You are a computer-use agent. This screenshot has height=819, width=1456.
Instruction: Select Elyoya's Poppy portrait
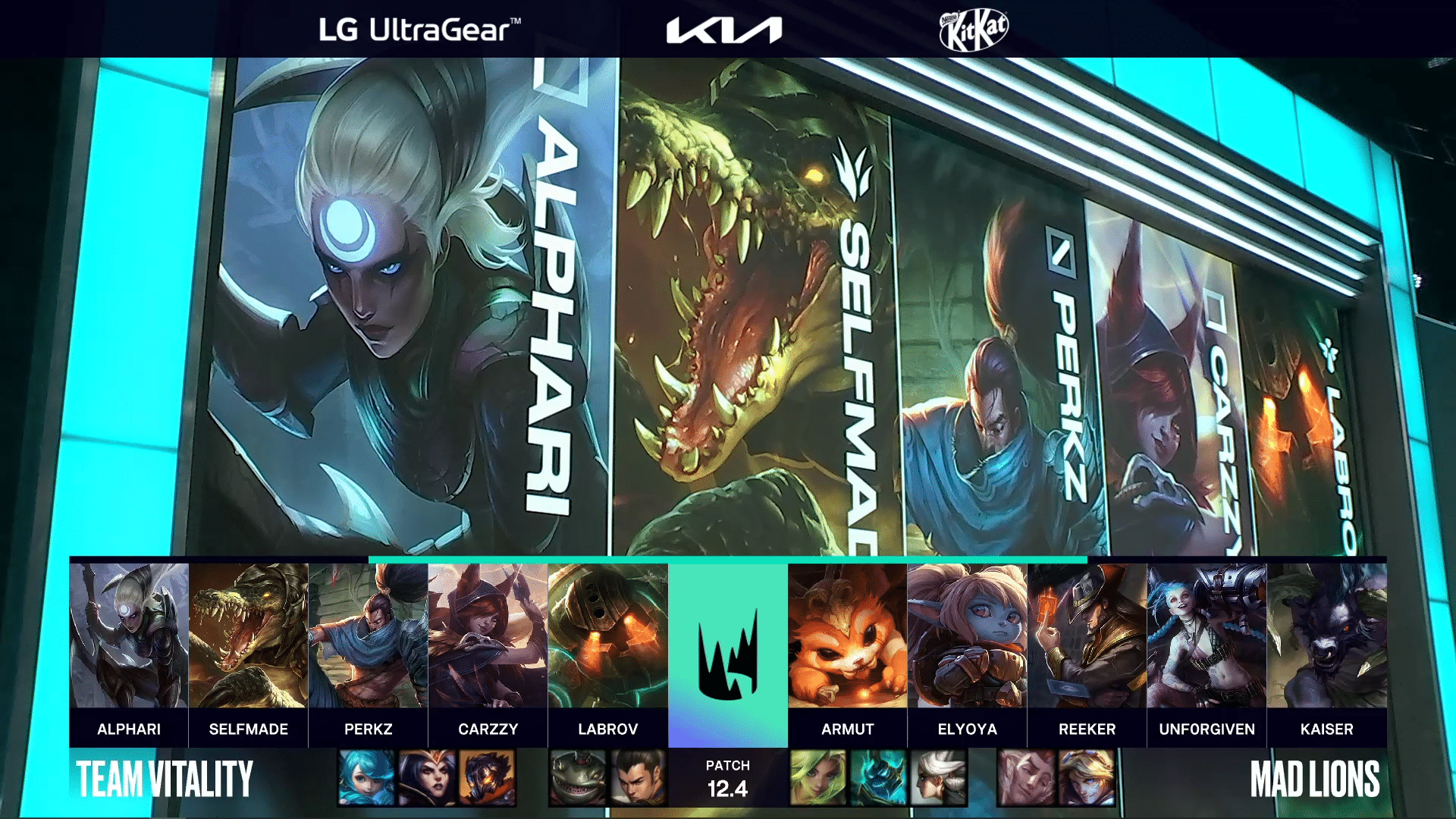tap(968, 635)
